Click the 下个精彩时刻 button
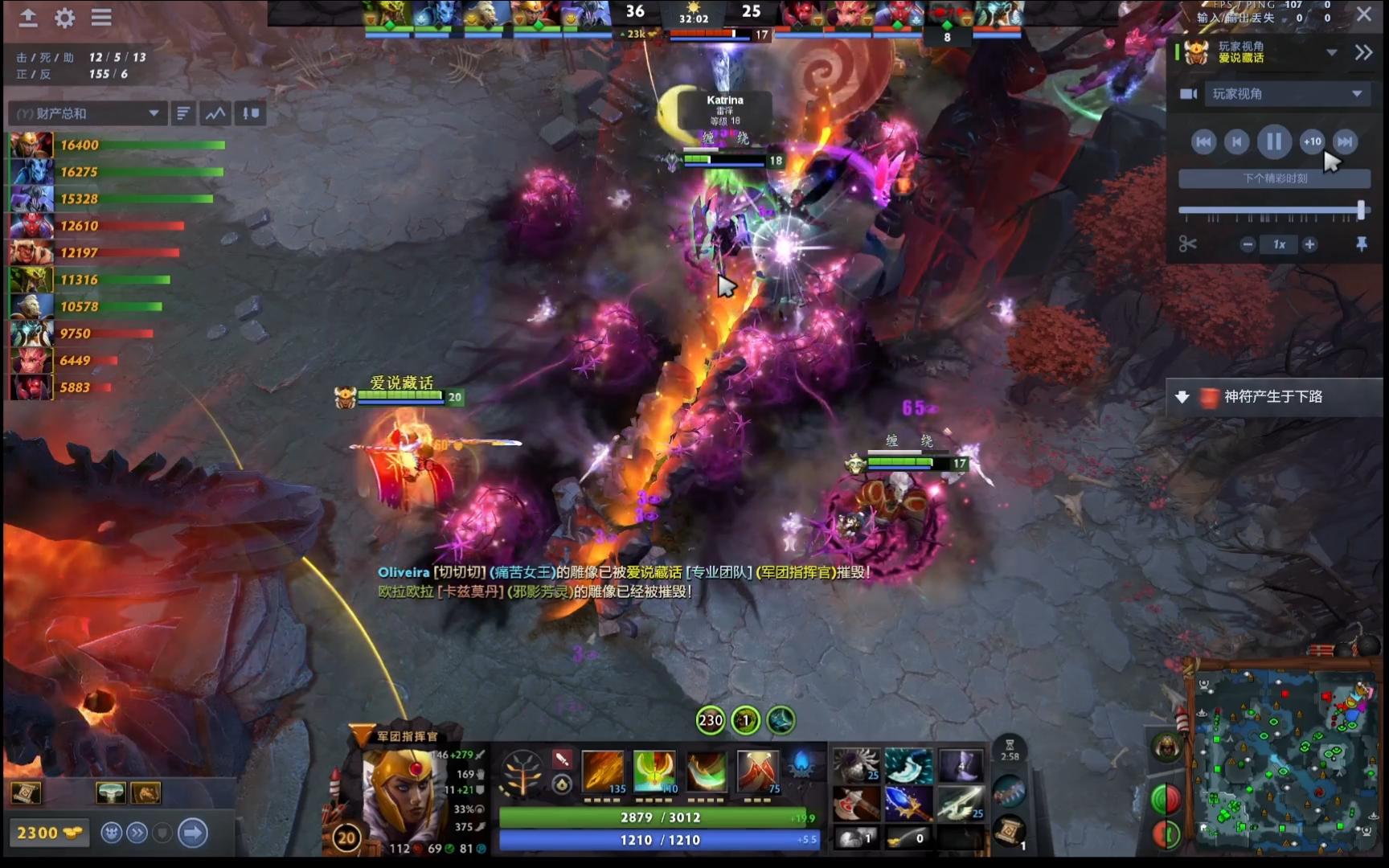1389x868 pixels. click(1274, 178)
